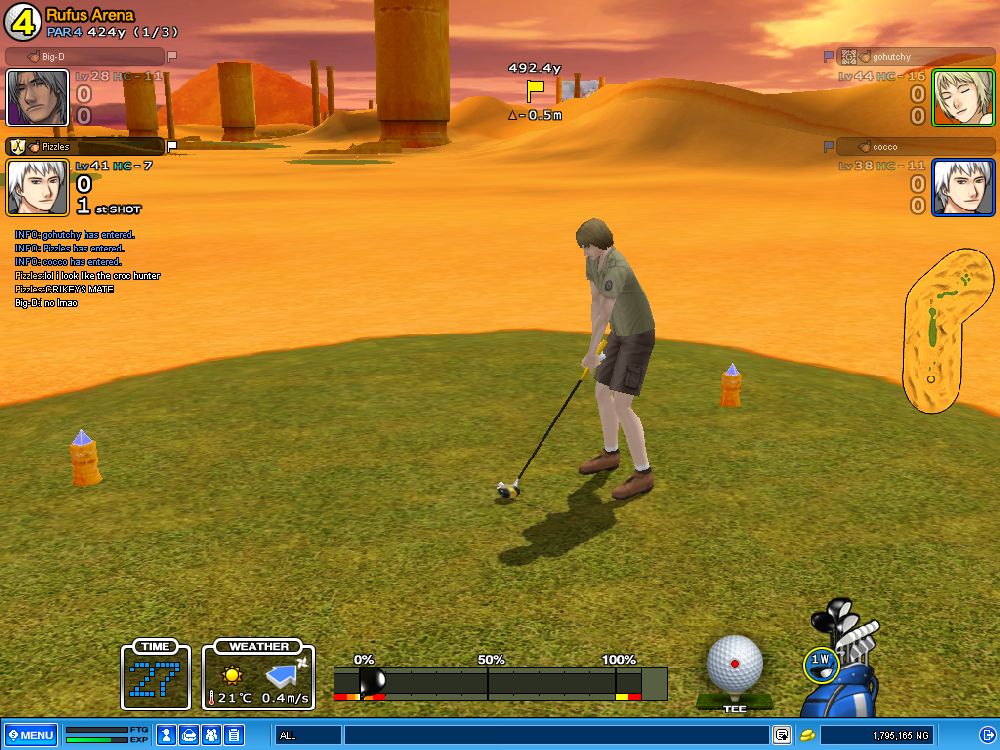Click the exit arrow icon in the toolbar
The image size is (1000, 750).
point(986,735)
